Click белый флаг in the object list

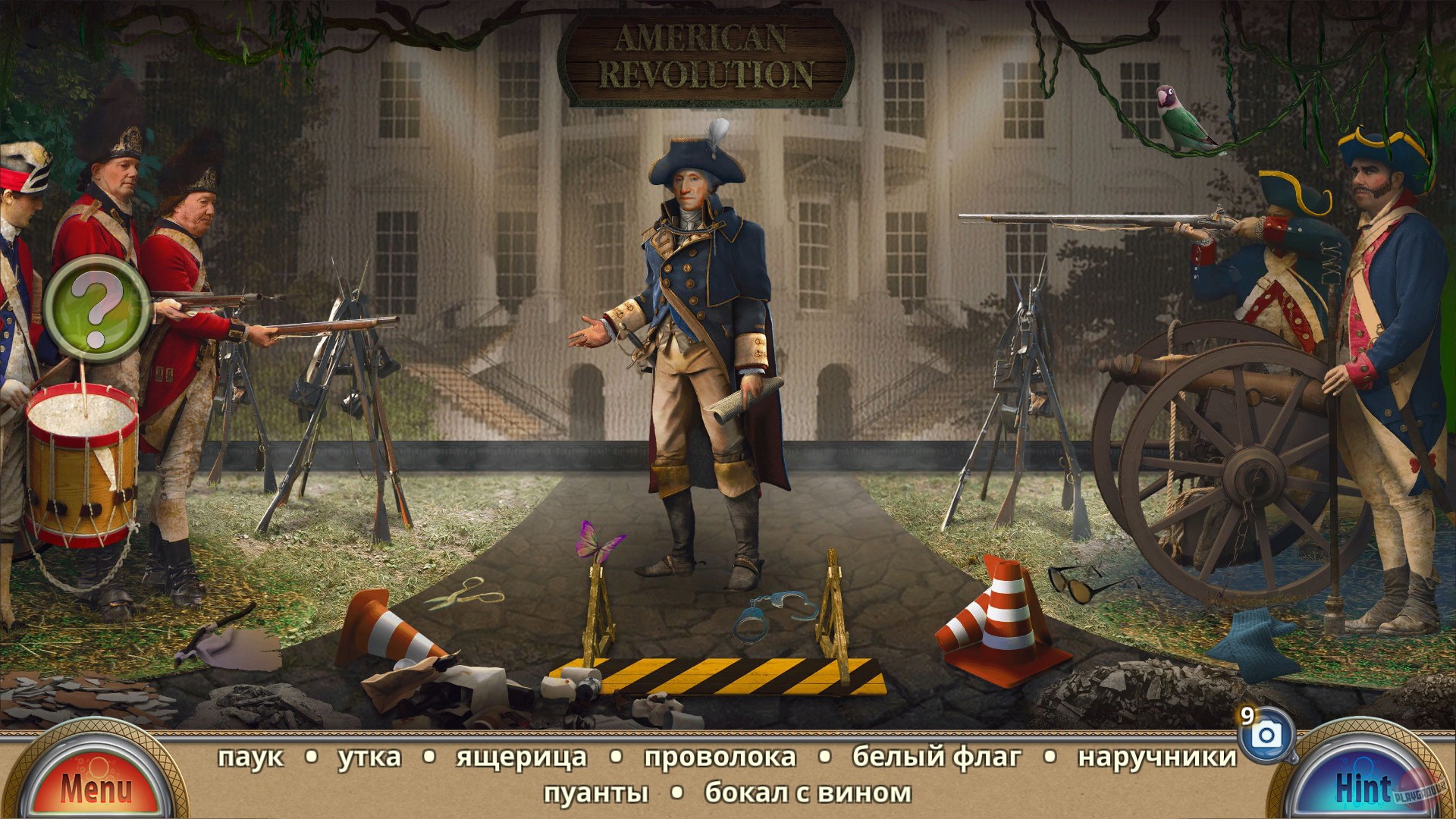coord(937,756)
